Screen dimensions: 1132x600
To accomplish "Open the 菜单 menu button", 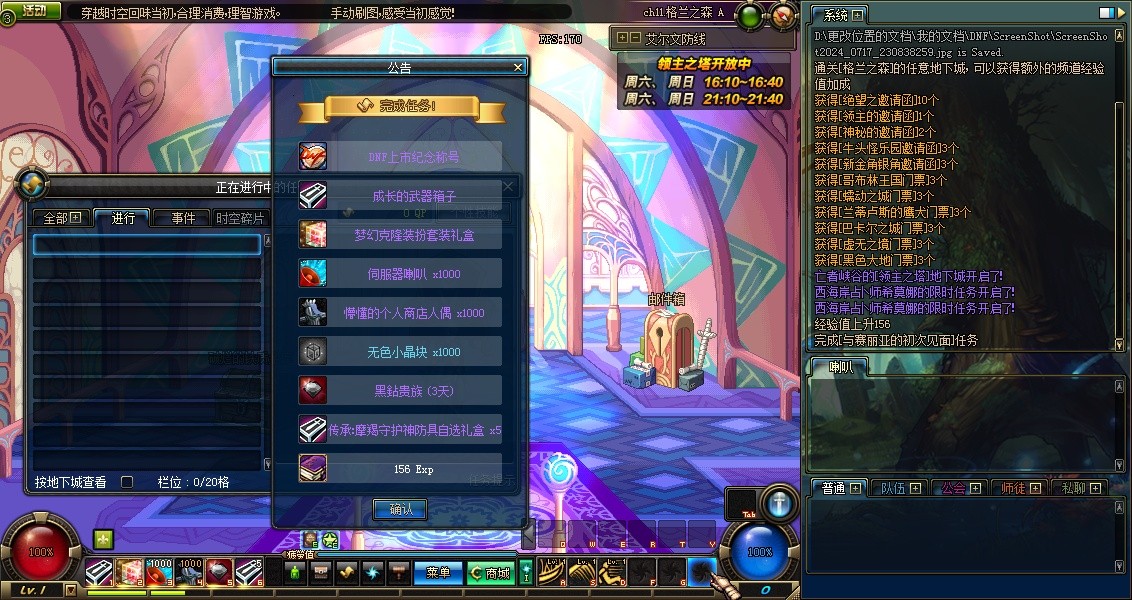I will tap(438, 573).
